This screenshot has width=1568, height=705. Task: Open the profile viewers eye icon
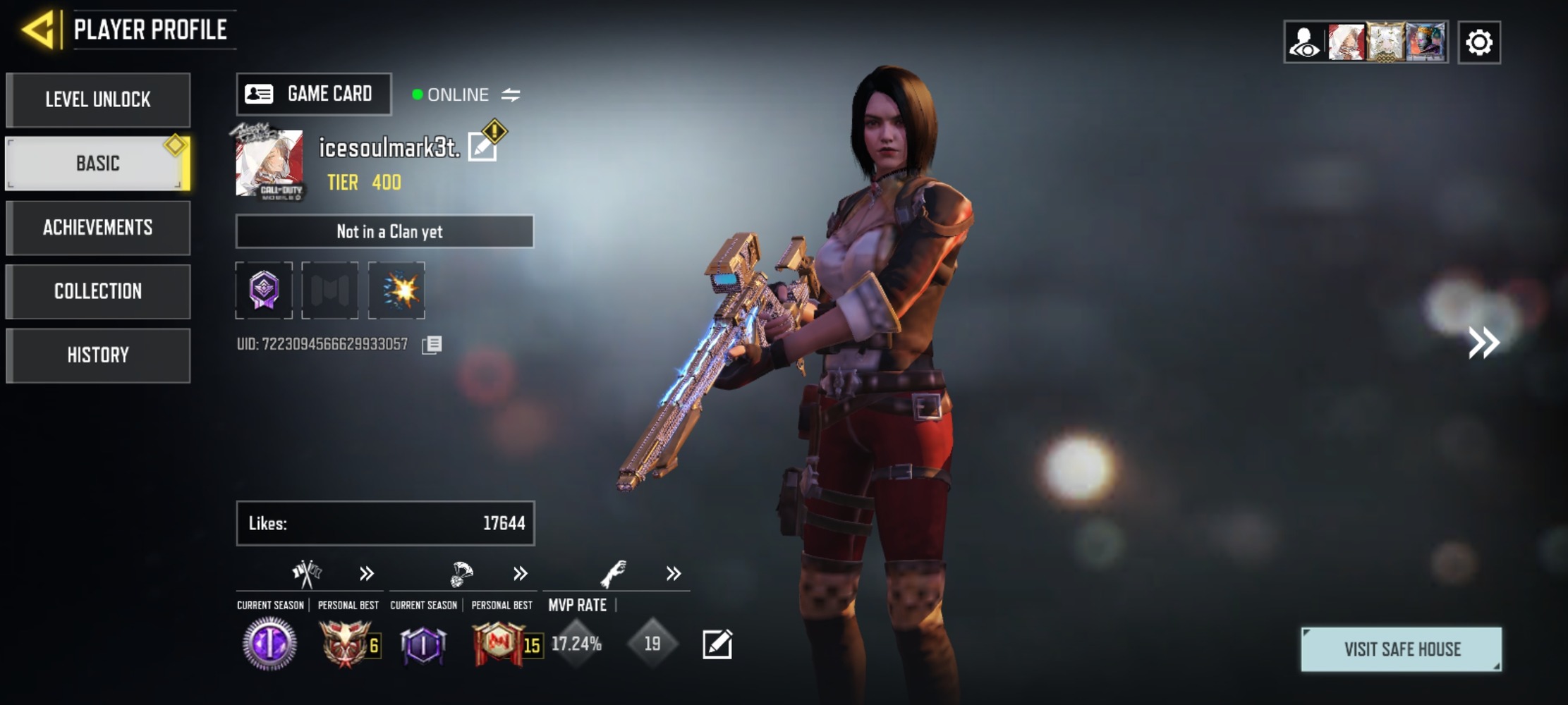tap(1304, 42)
